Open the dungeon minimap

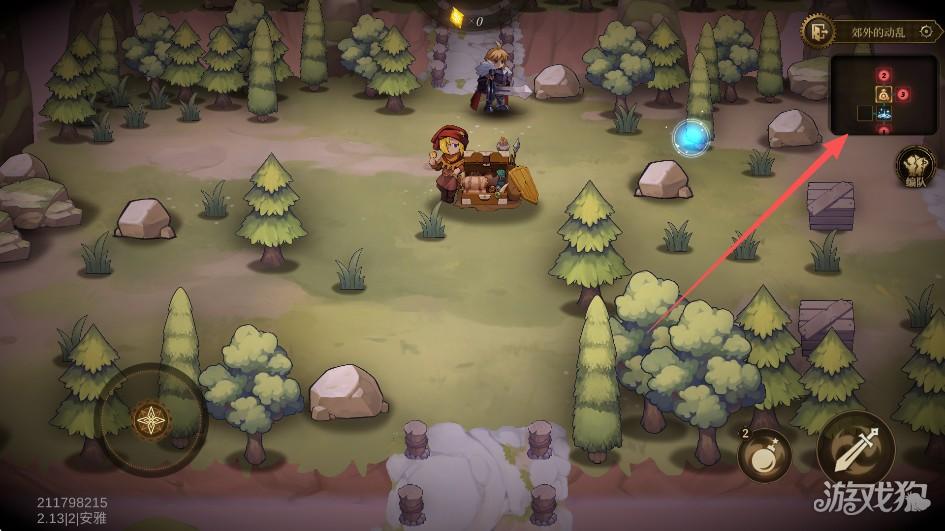click(883, 94)
